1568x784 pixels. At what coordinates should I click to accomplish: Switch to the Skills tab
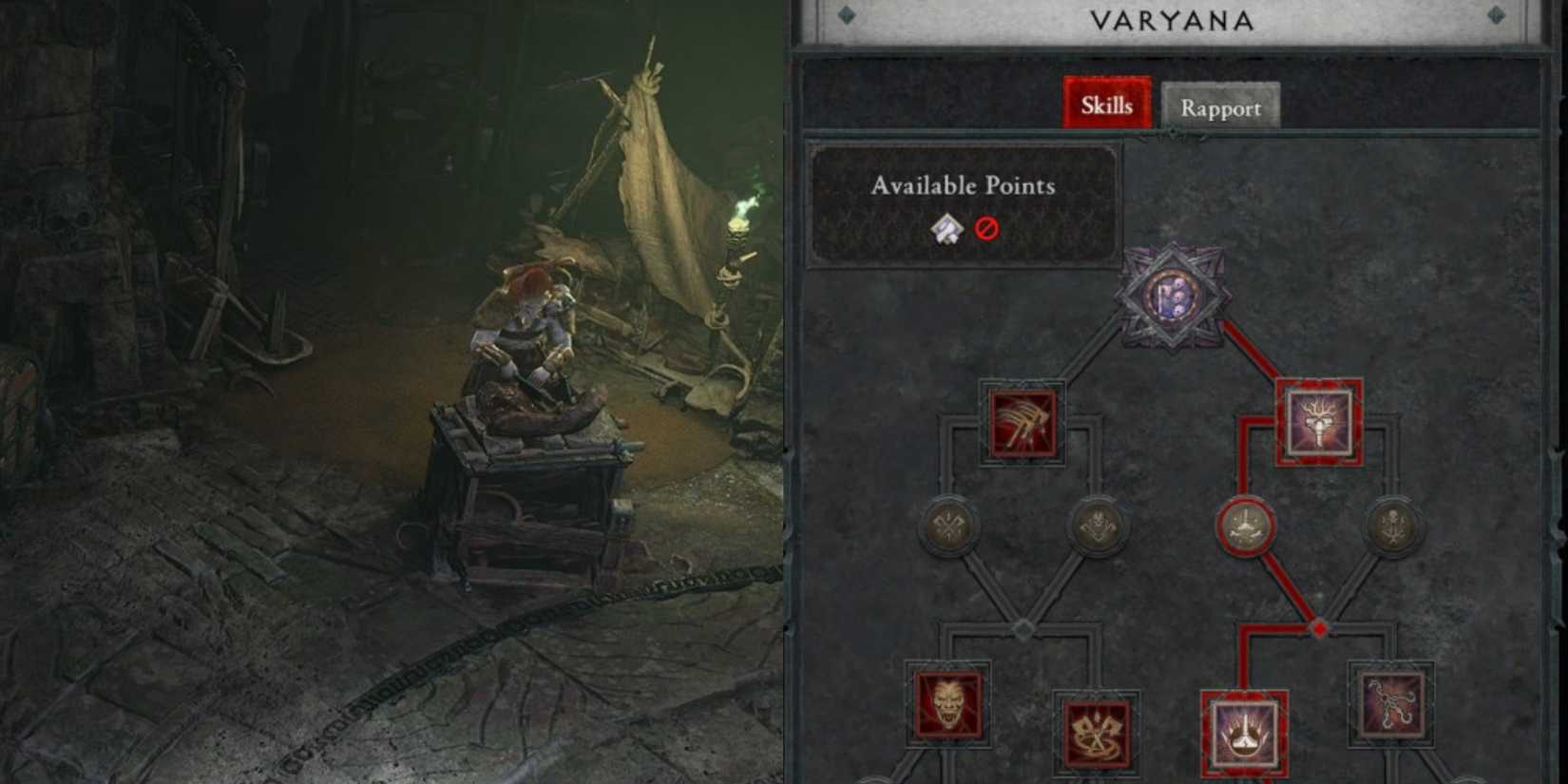[1107, 105]
